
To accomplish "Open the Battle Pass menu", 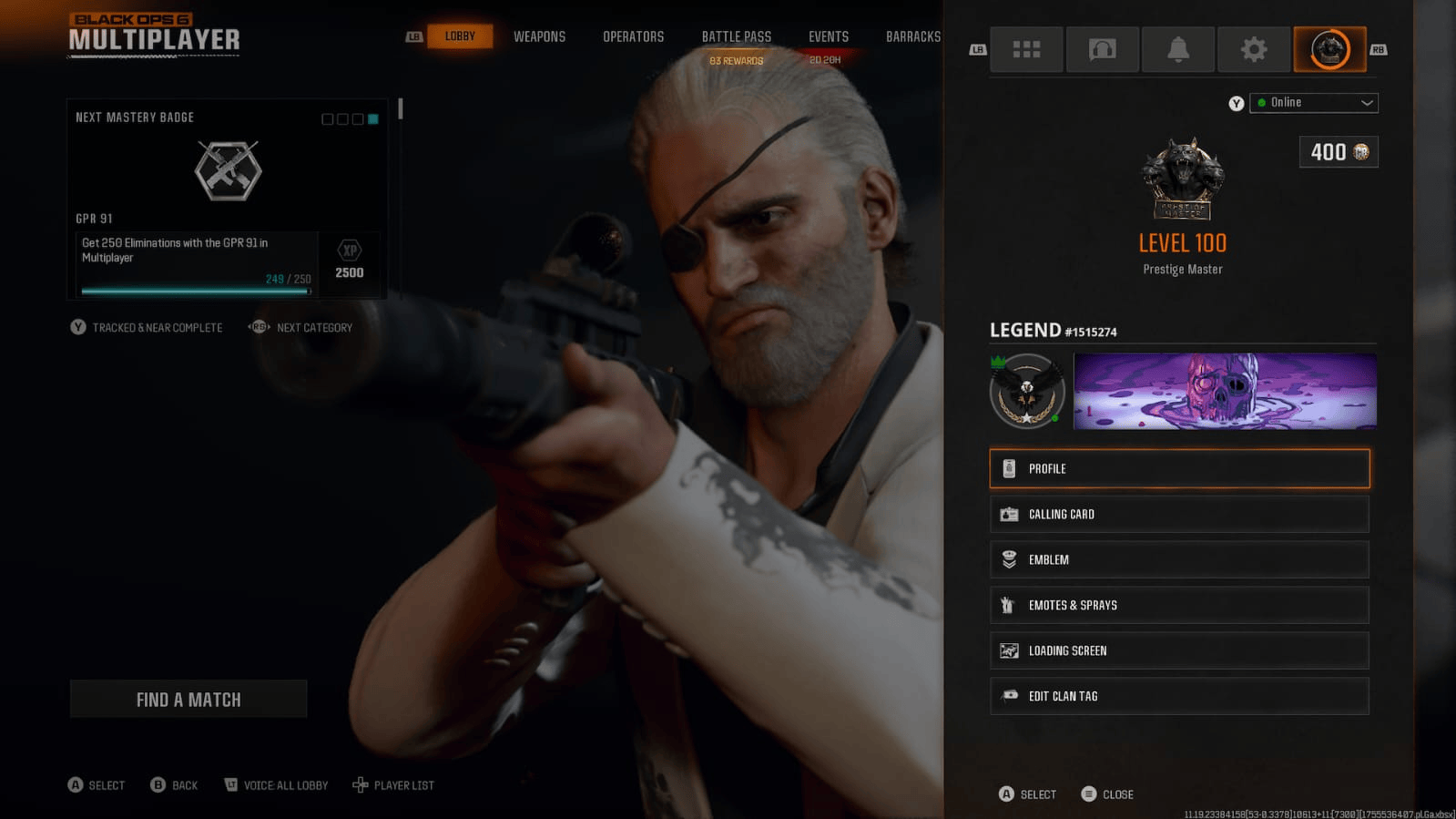I will click(x=736, y=36).
